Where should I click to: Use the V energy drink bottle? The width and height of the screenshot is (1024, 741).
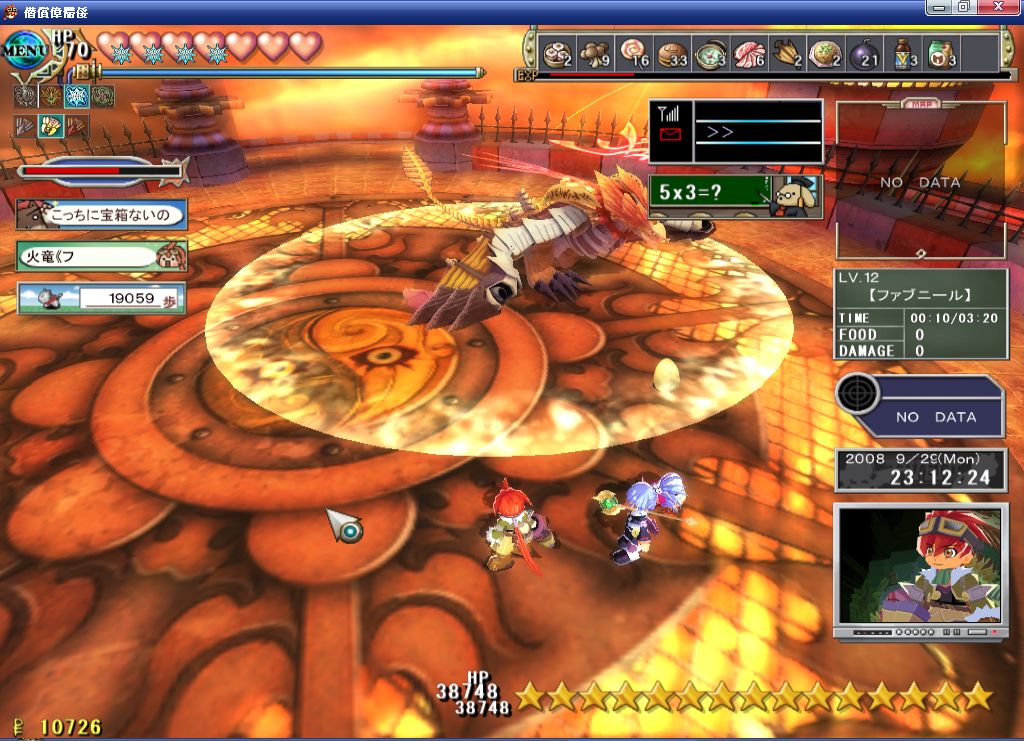(903, 54)
